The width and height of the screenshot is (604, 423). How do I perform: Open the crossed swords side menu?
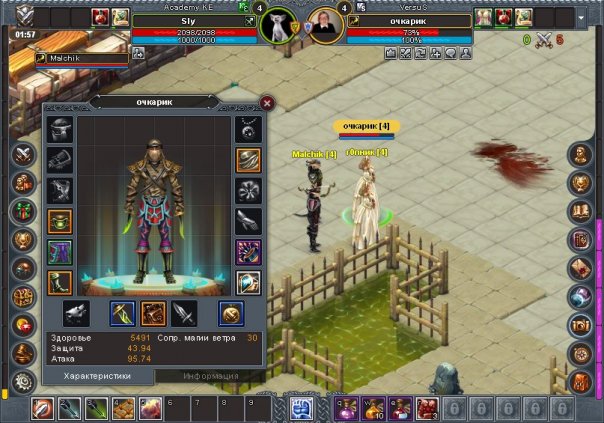click(21, 155)
